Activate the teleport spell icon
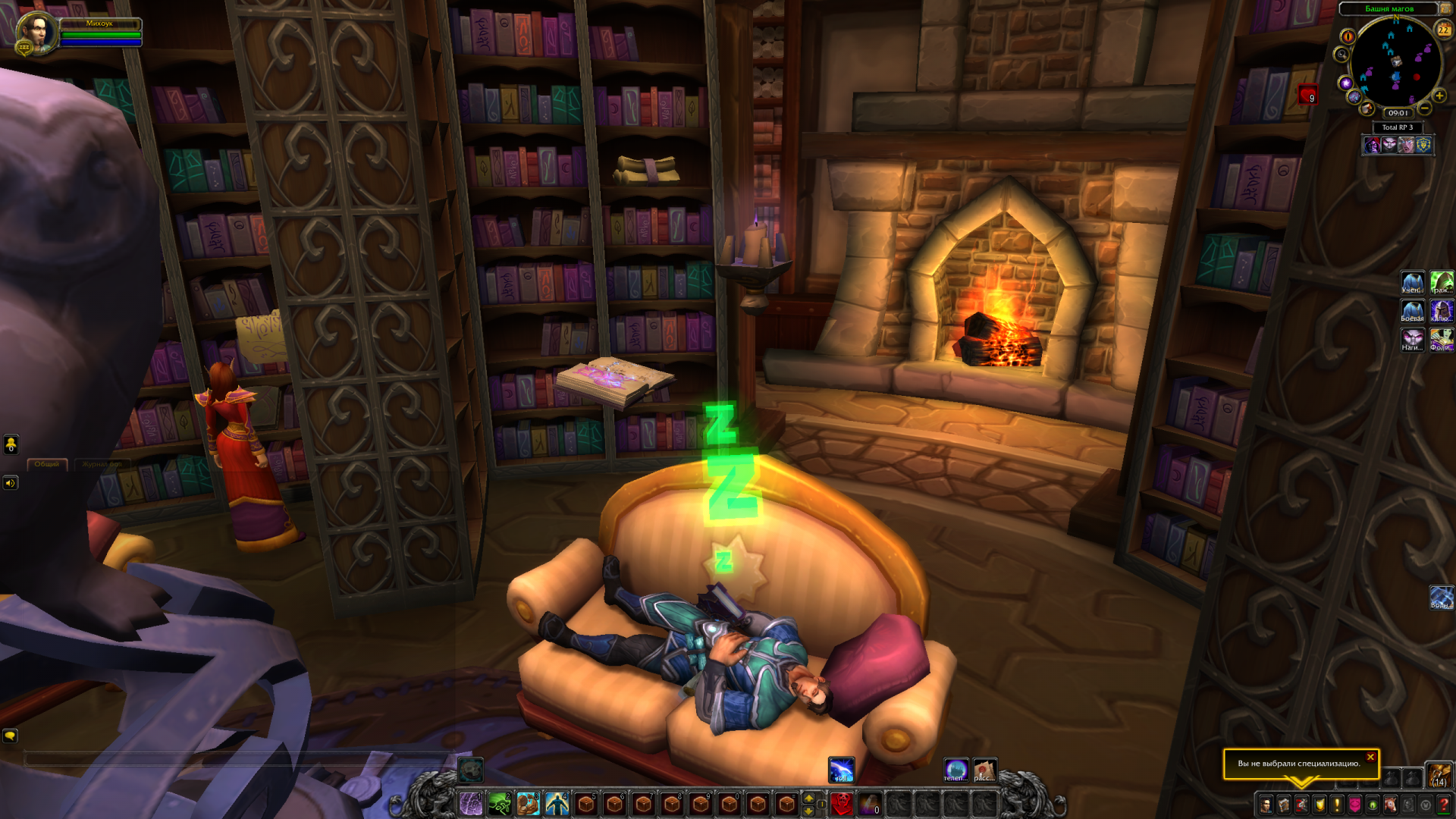The height and width of the screenshot is (819, 1456). (955, 770)
